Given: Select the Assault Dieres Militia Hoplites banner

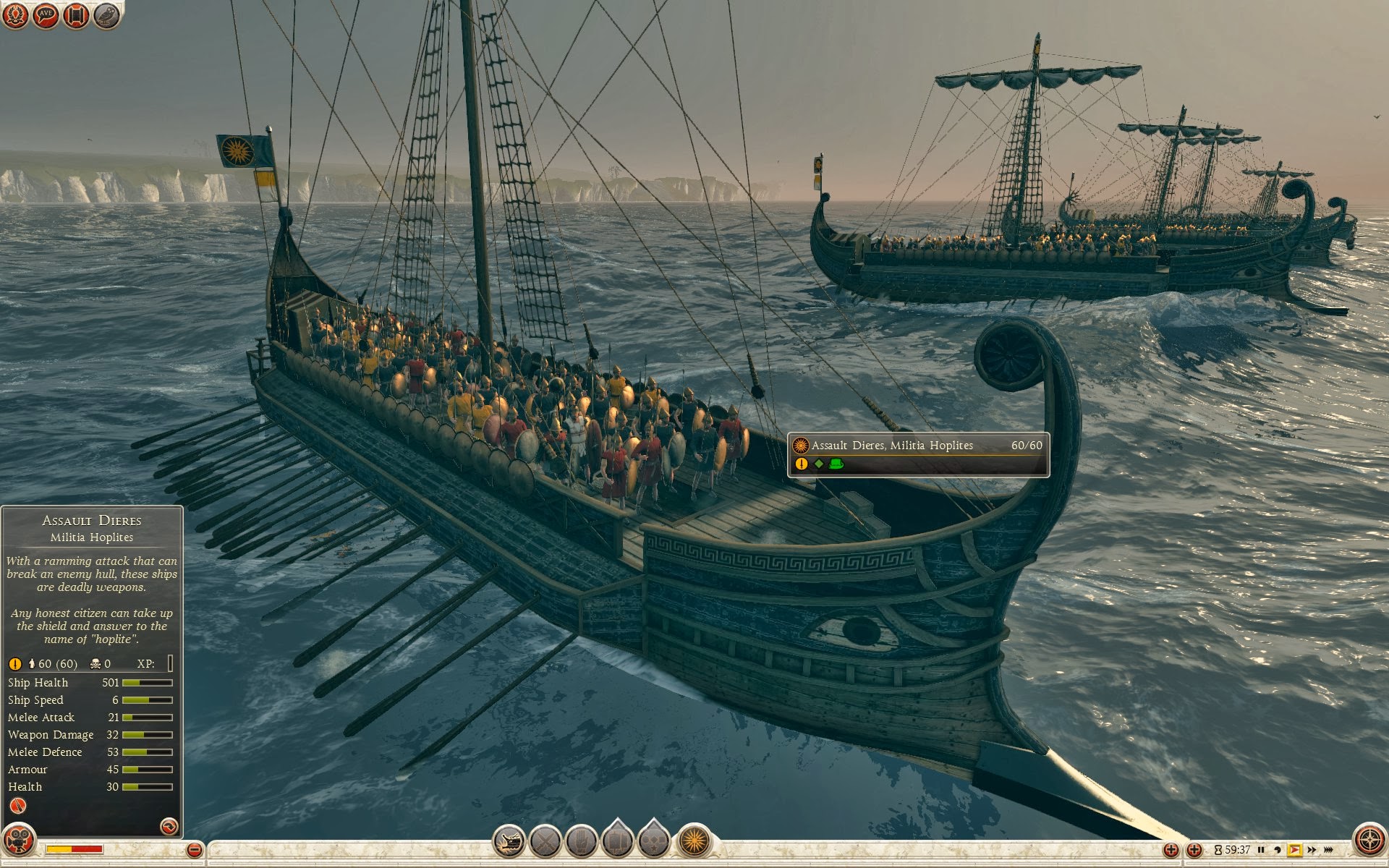Looking at the screenshot, I should click(918, 454).
